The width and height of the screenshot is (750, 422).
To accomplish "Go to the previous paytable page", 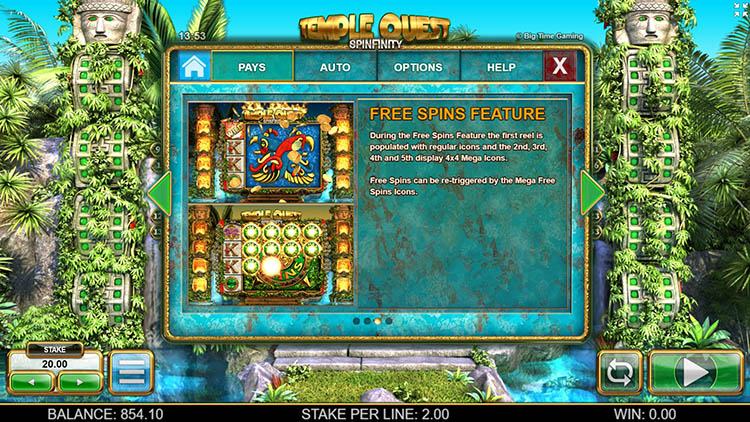I will pos(159,193).
